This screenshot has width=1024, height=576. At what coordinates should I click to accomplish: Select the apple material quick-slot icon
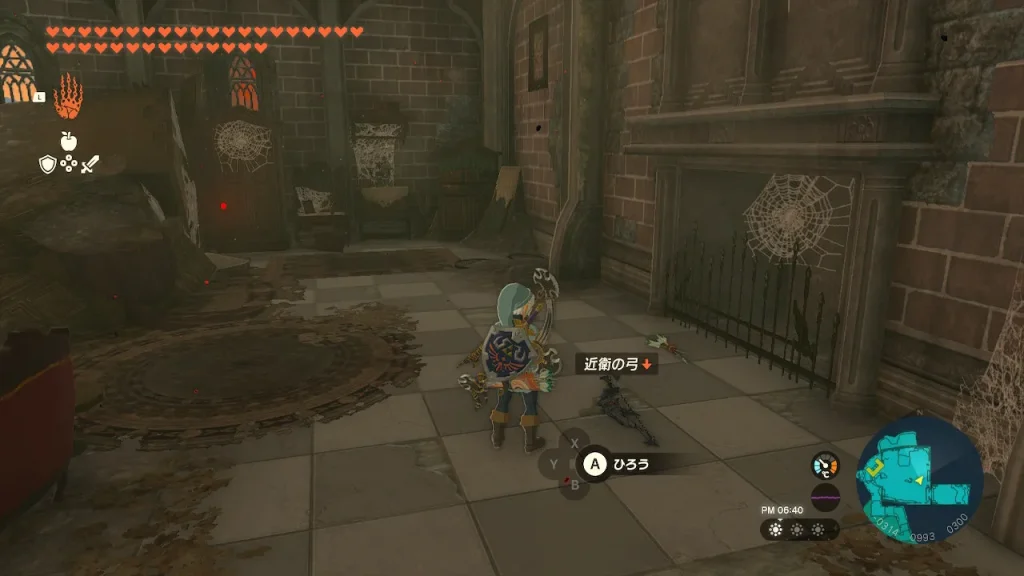69,141
